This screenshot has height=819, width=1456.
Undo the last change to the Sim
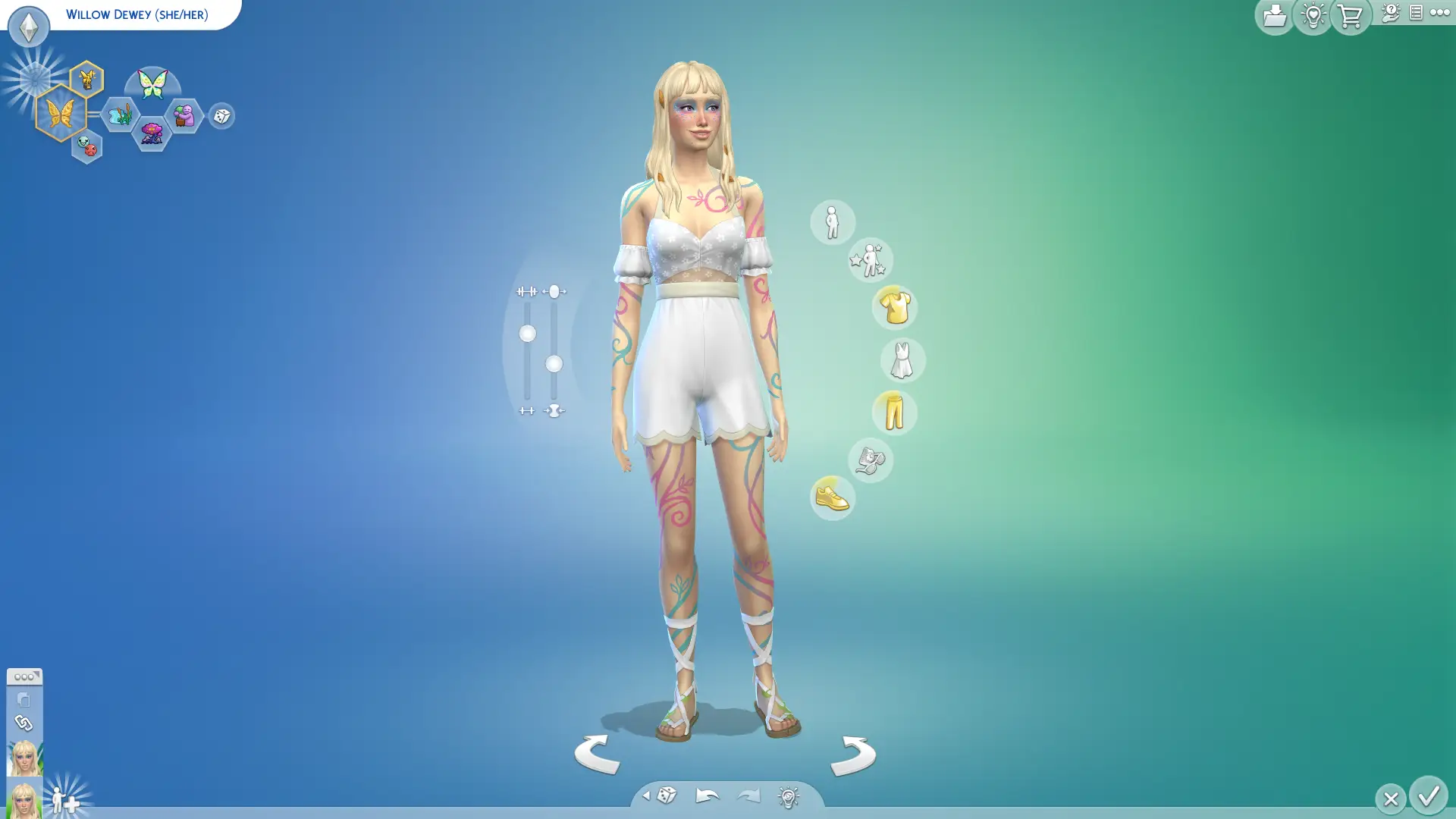706,795
